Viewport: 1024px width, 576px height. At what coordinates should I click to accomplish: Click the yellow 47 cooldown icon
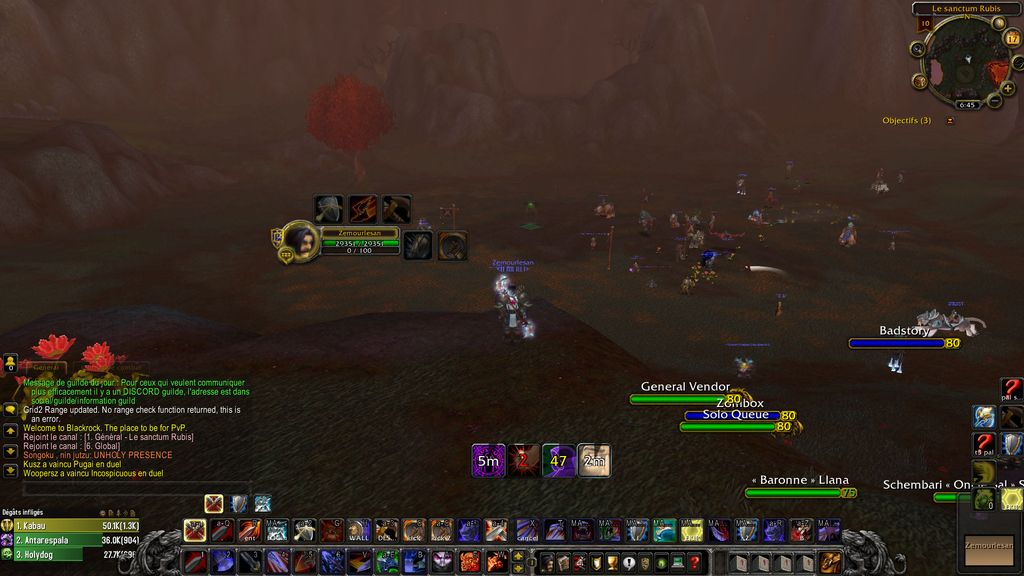point(558,460)
